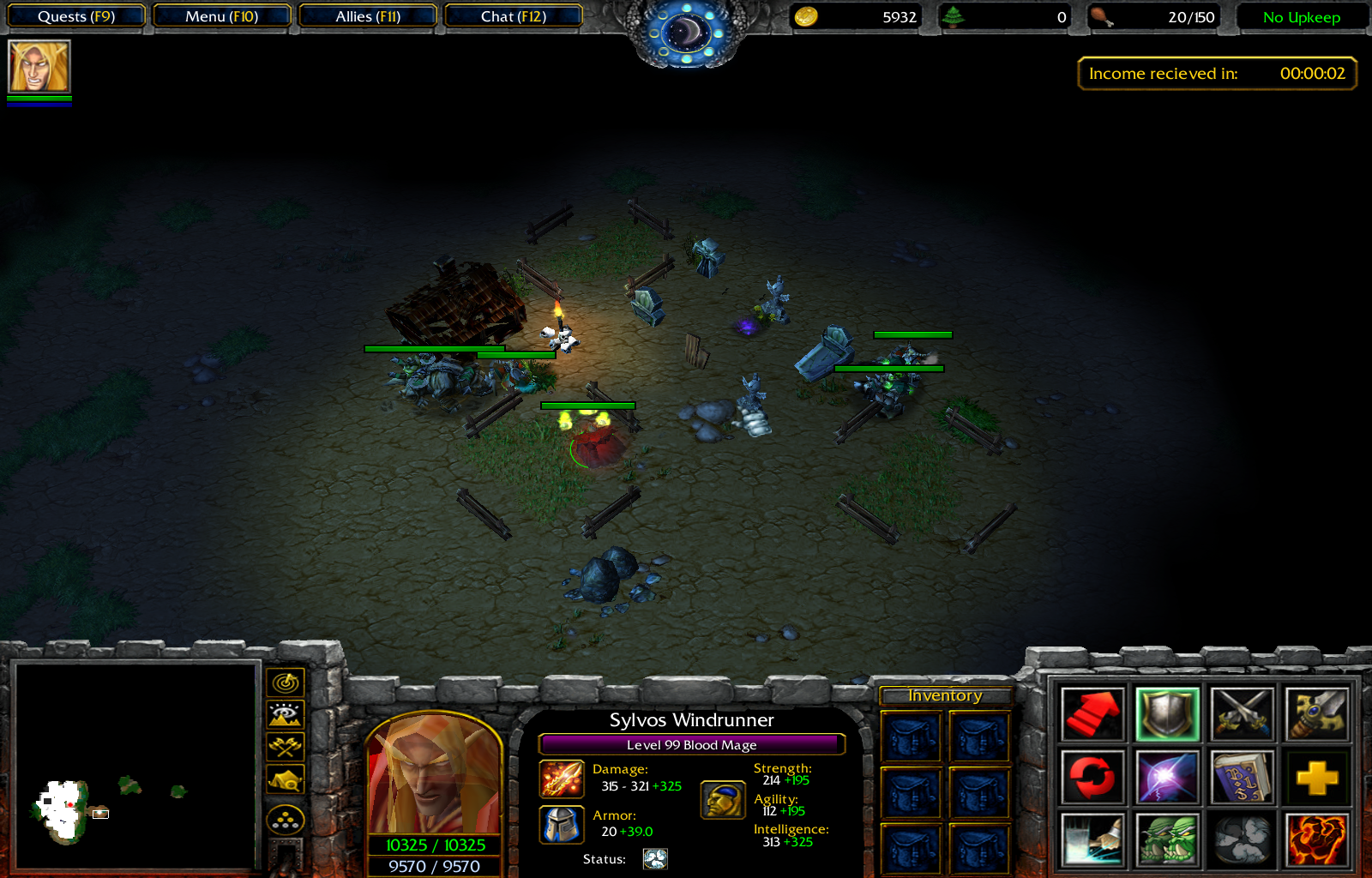Activate the glowing shield Defend ability
This screenshot has width=1372, height=878.
(x=1166, y=713)
